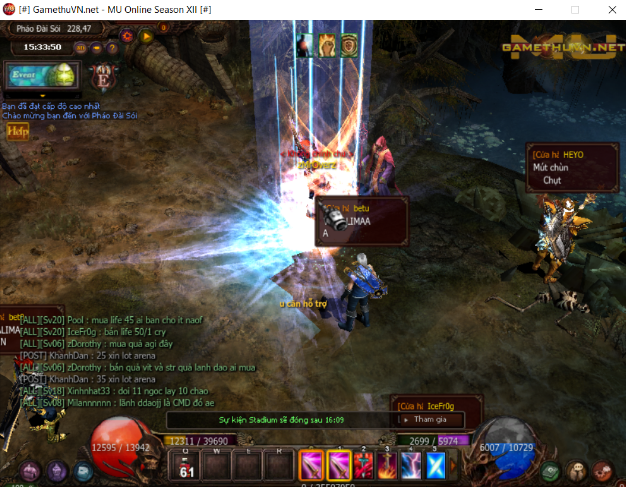Screen dimensions: 626x487
Task: Open the Event egg banner
Action: [40, 75]
